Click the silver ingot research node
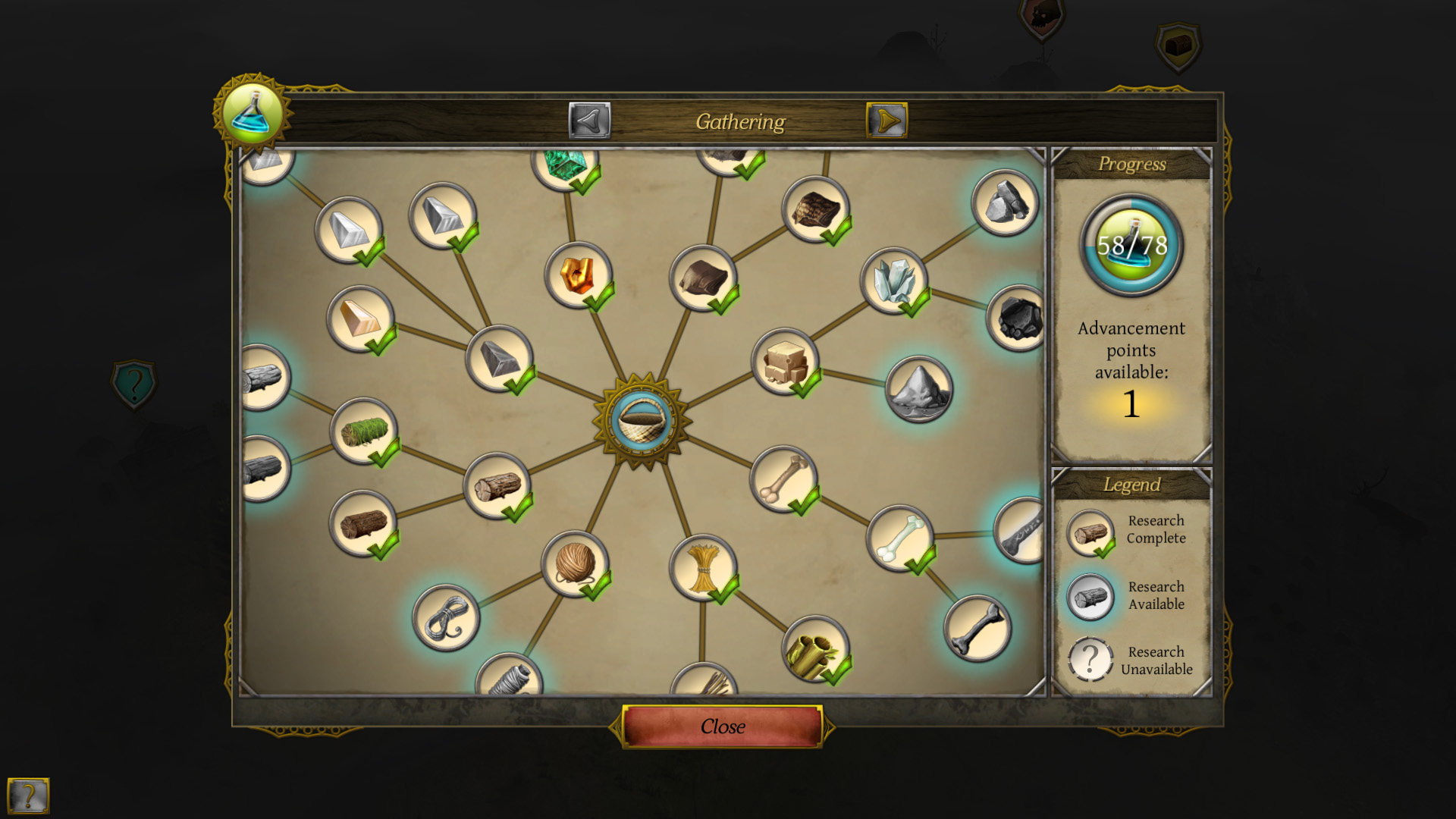This screenshot has height=819, width=1456. [353, 230]
